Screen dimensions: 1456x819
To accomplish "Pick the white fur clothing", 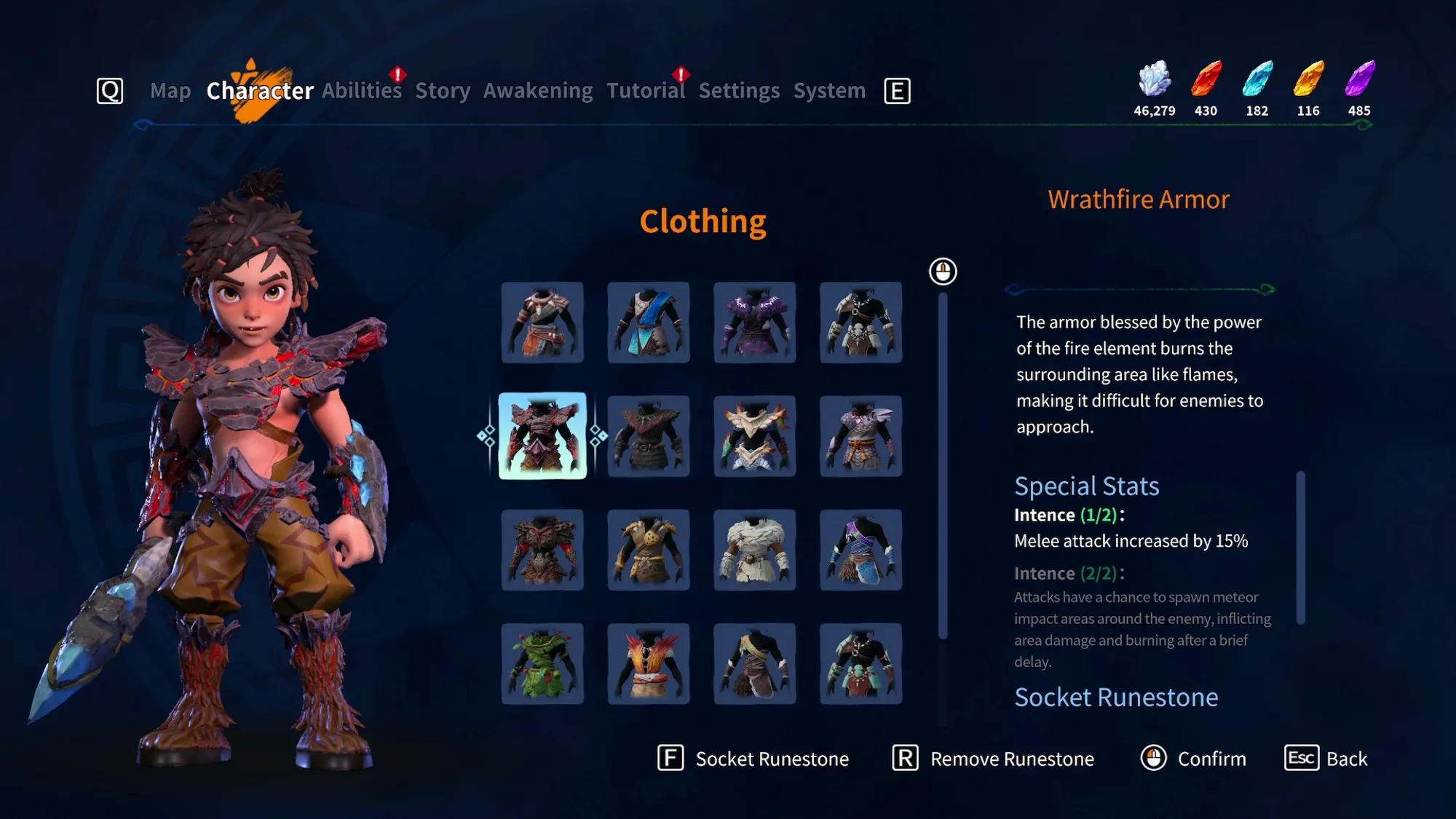I will pos(755,550).
